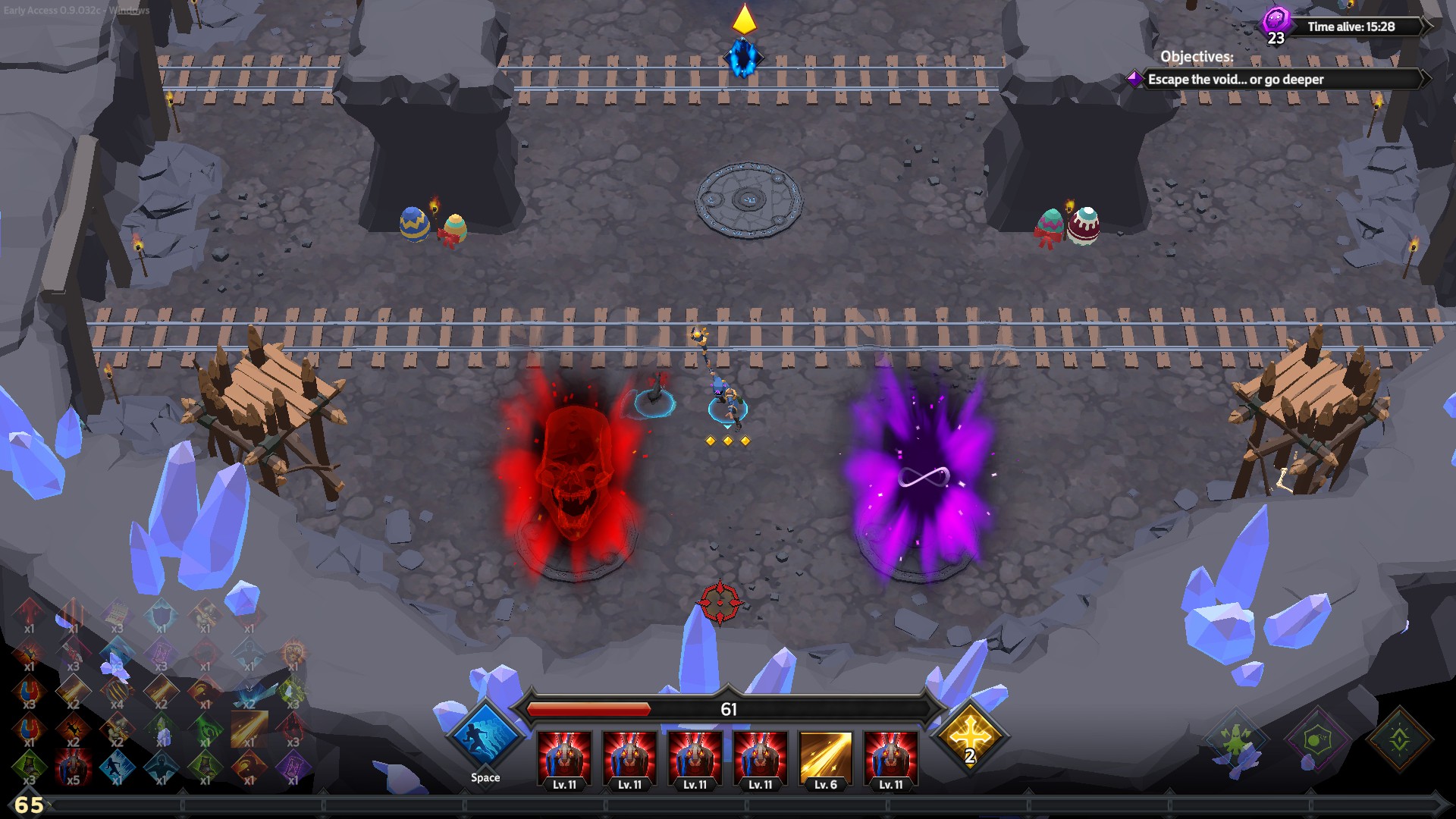Select the golden streak Lv. 6 ability
This screenshot has width=1456, height=819.
[x=825, y=757]
